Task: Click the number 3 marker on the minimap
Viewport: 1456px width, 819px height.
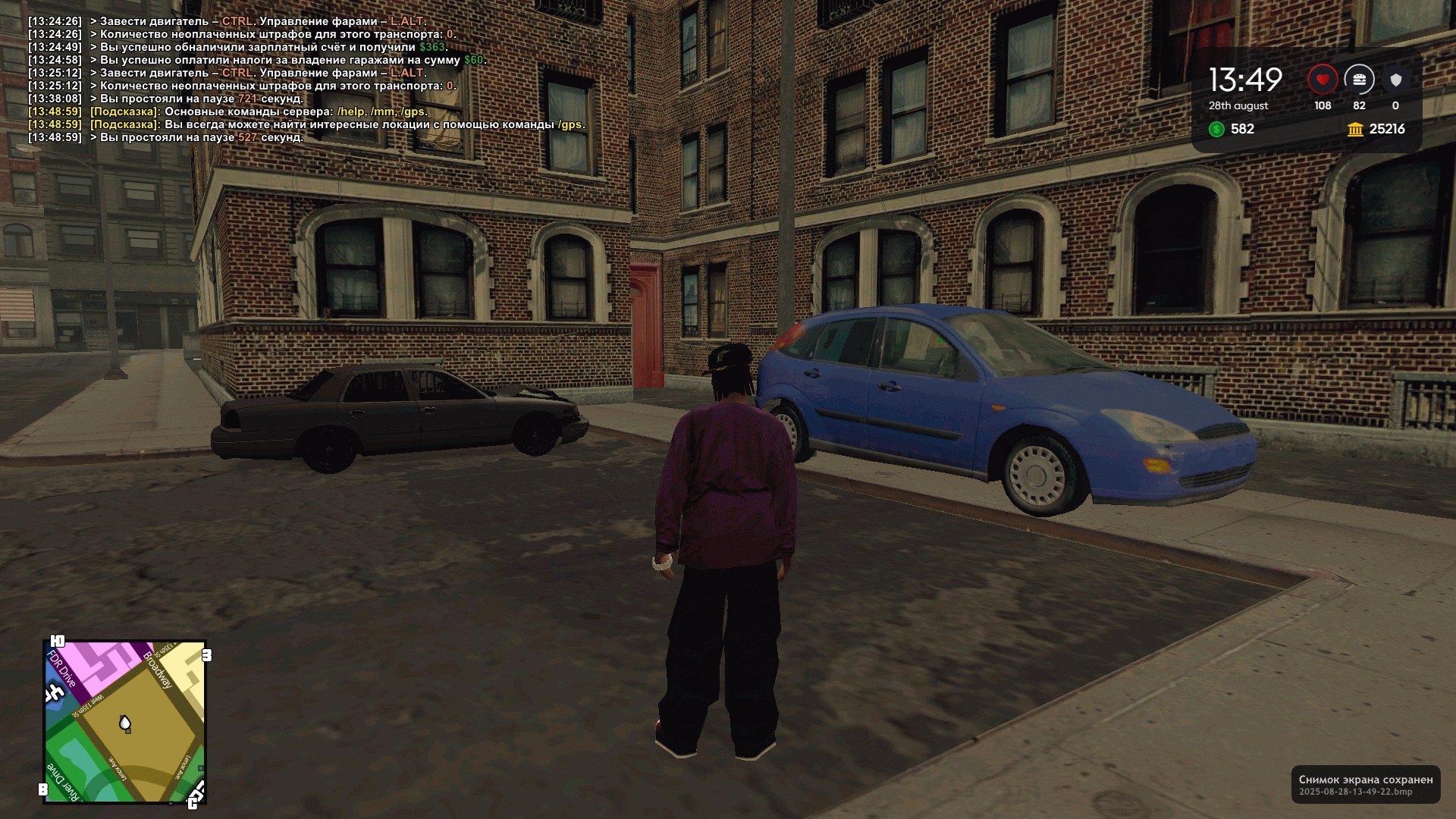Action: [206, 655]
